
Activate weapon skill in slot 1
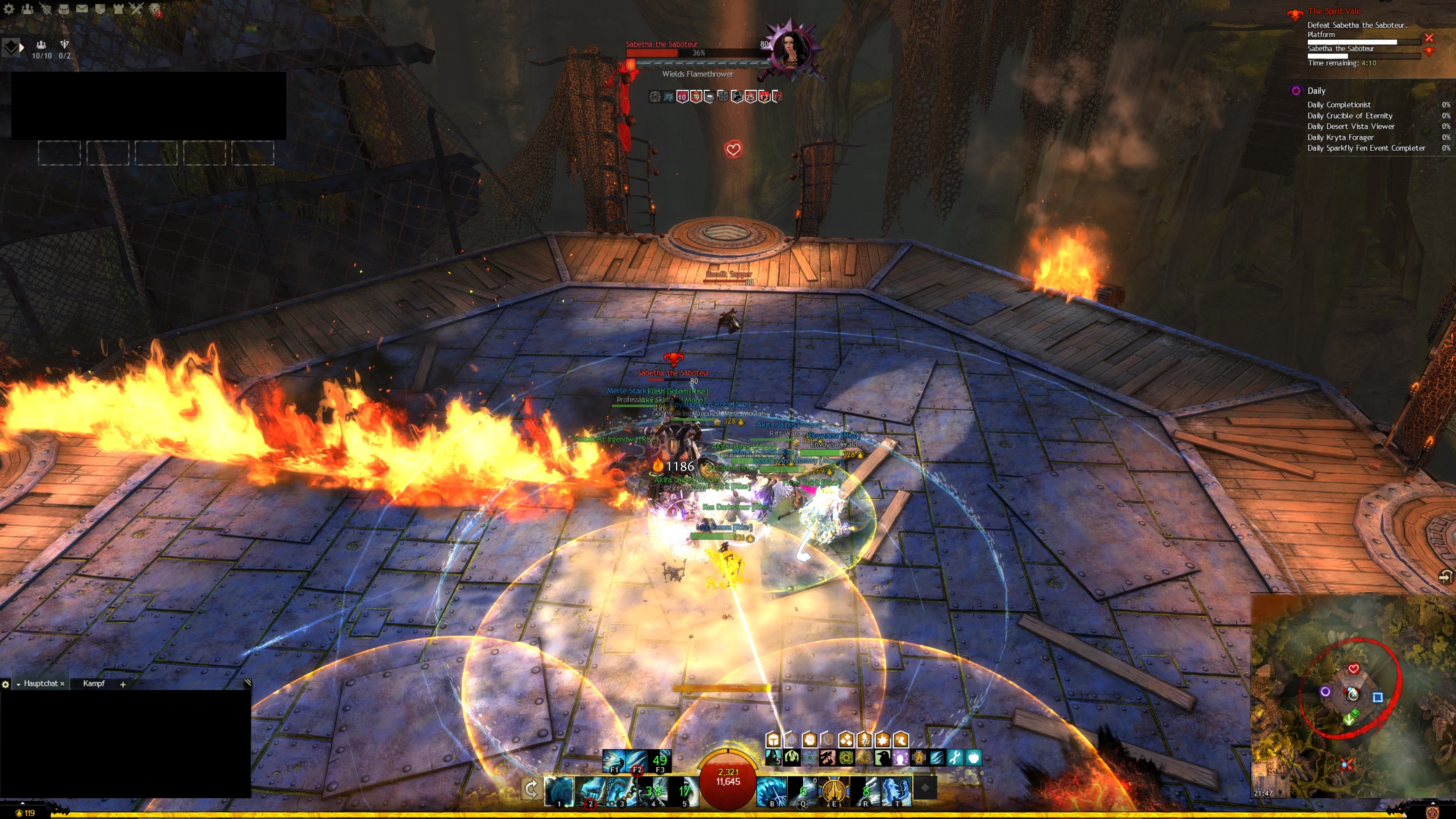[559, 790]
